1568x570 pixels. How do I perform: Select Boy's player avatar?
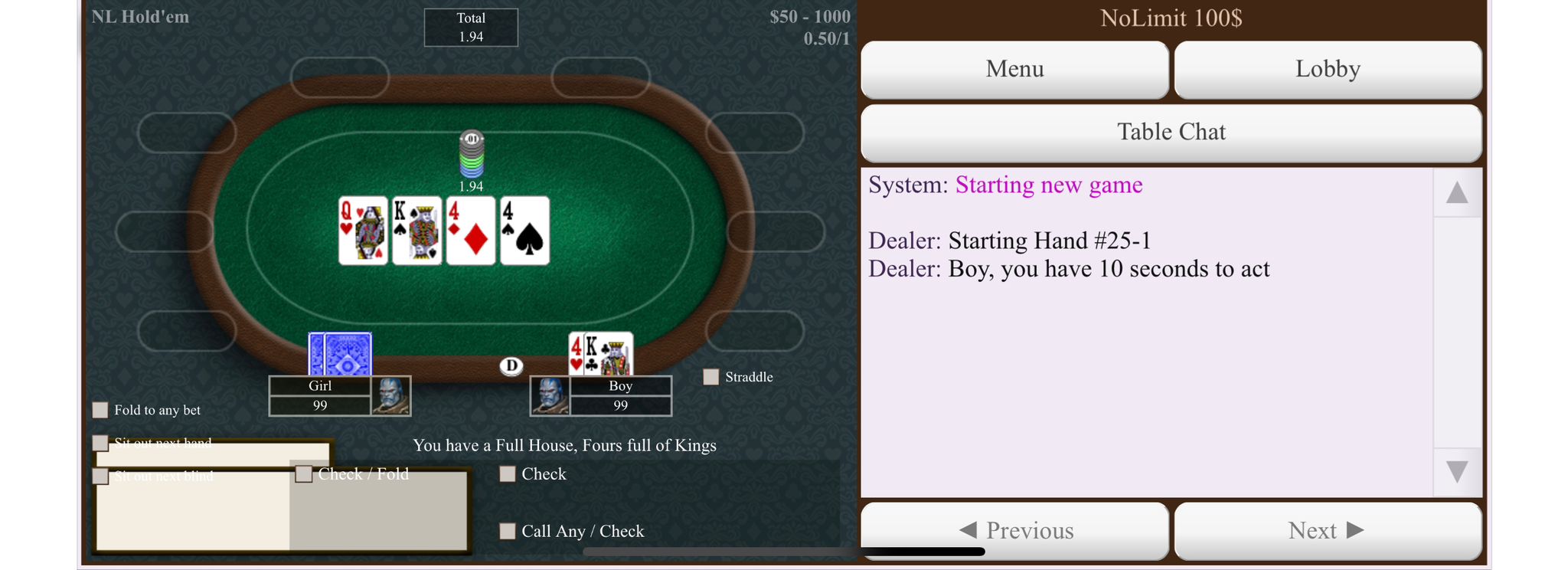click(x=550, y=395)
